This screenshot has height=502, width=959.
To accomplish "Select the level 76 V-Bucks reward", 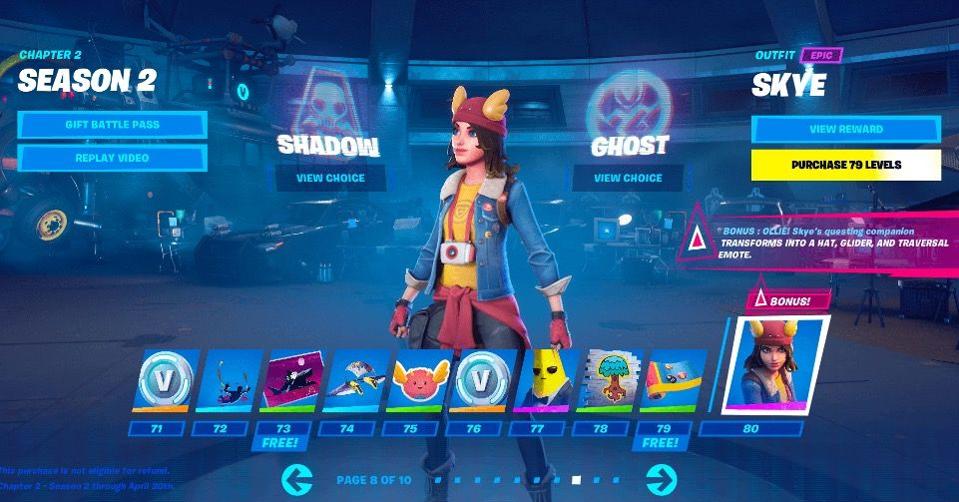I will tap(485, 380).
